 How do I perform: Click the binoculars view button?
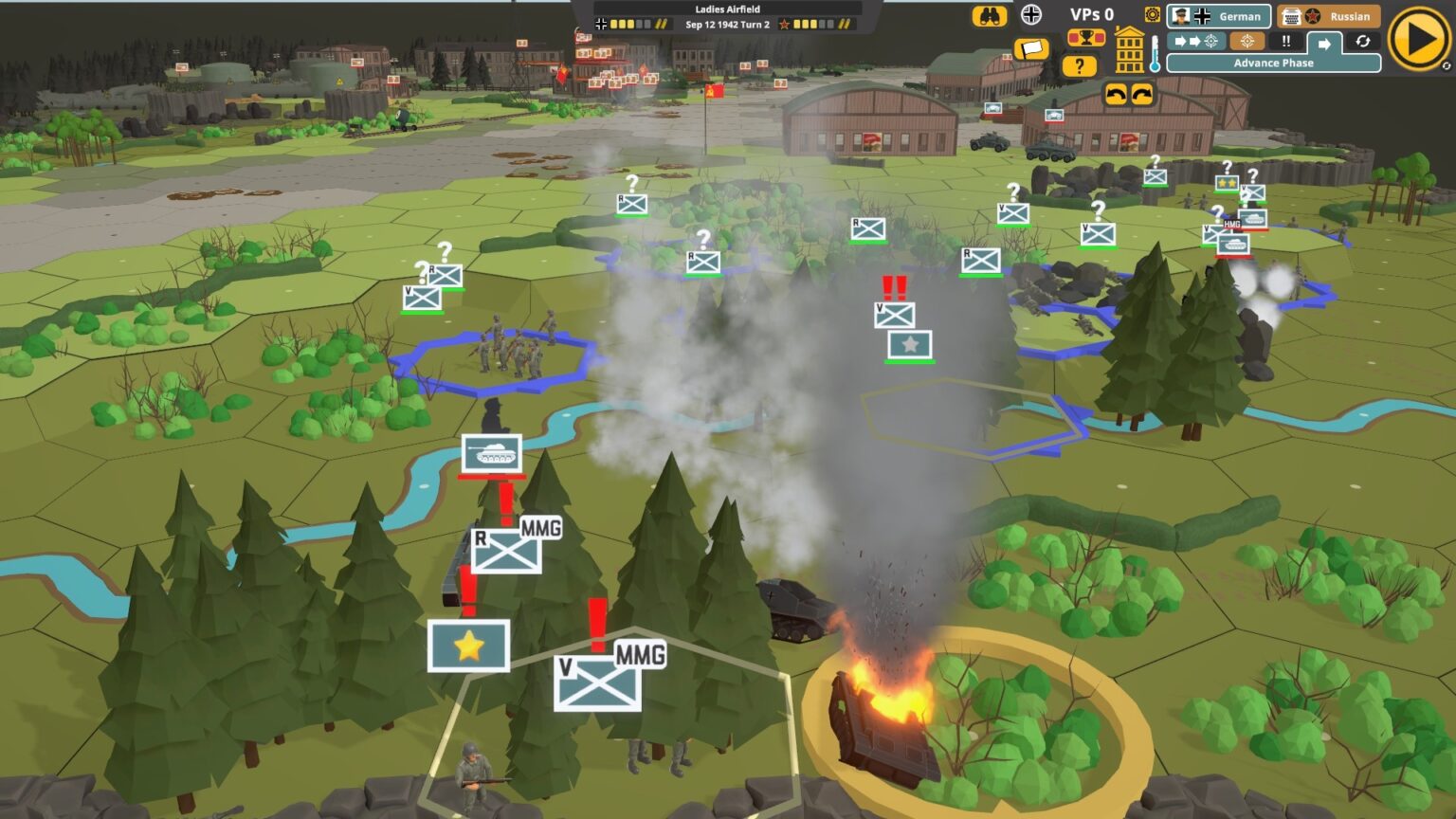pos(989,16)
